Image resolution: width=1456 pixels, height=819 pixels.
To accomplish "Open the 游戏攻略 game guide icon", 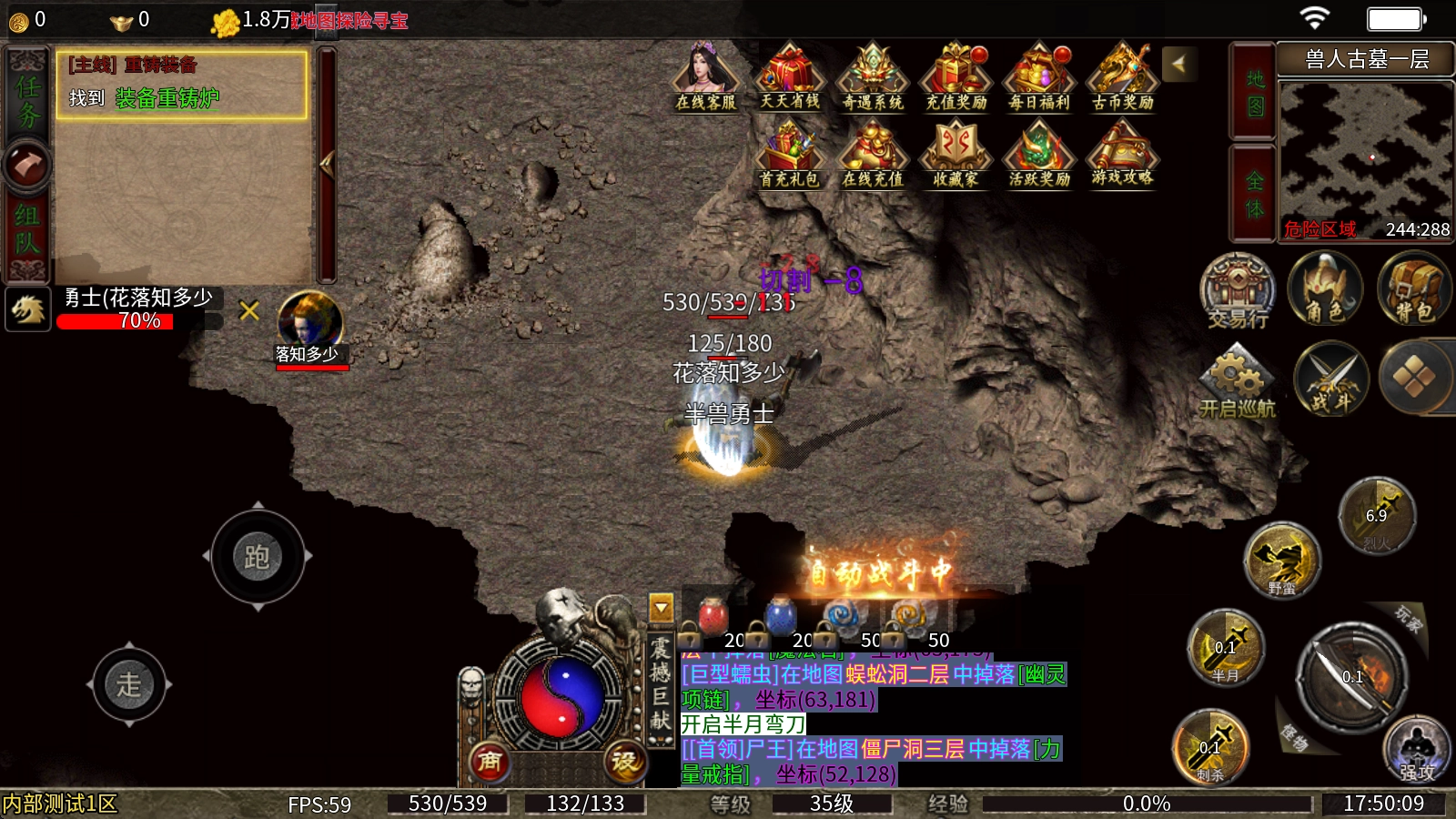I will click(1122, 155).
